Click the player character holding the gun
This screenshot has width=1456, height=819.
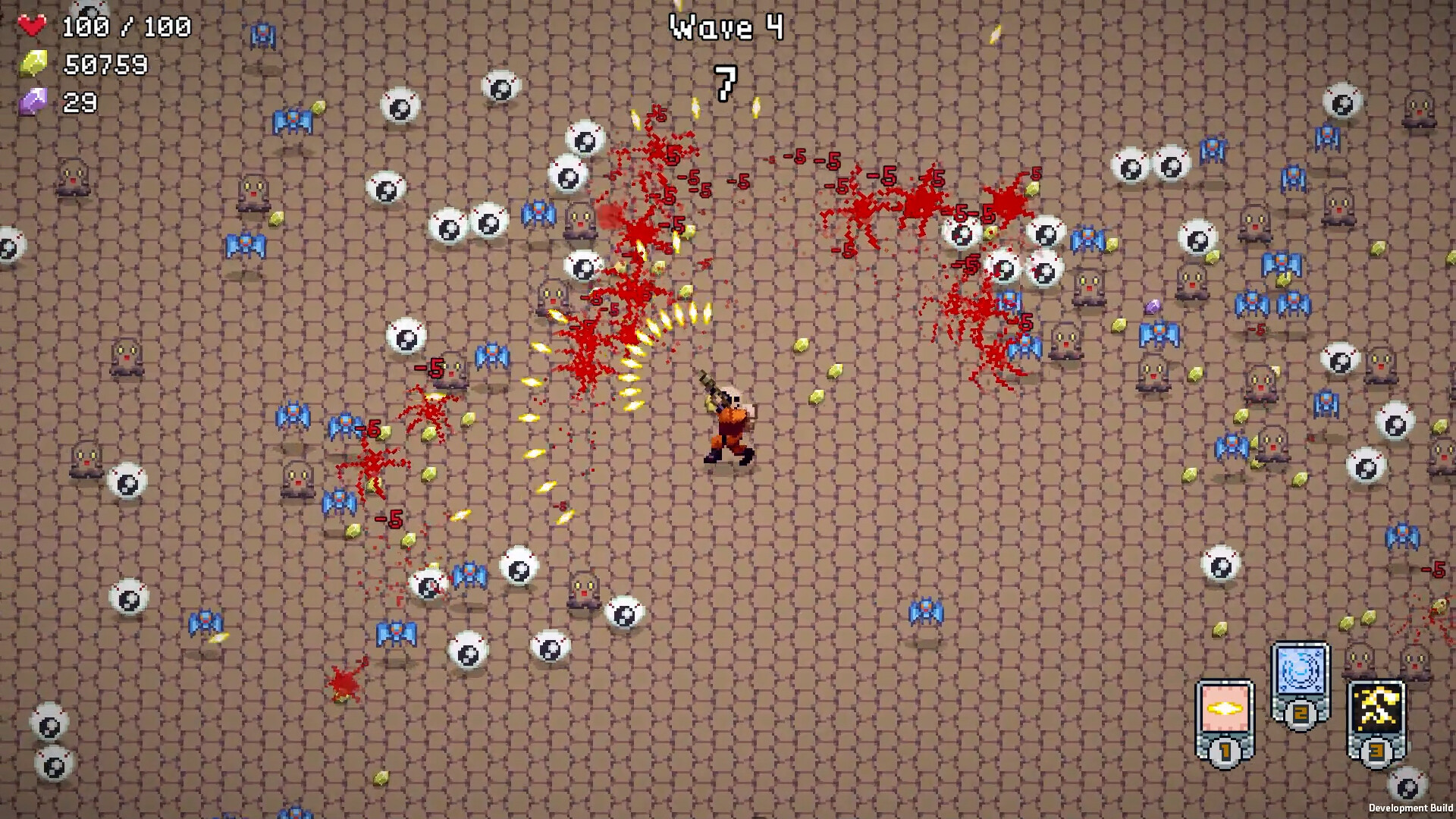[730, 425]
